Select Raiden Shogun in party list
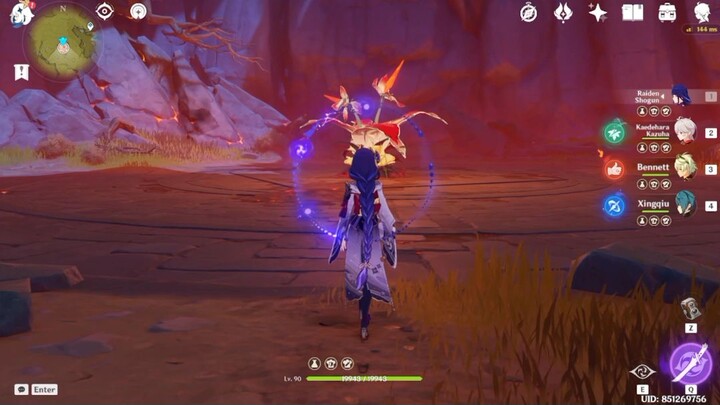Viewport: 720px width, 405px height. [680, 96]
